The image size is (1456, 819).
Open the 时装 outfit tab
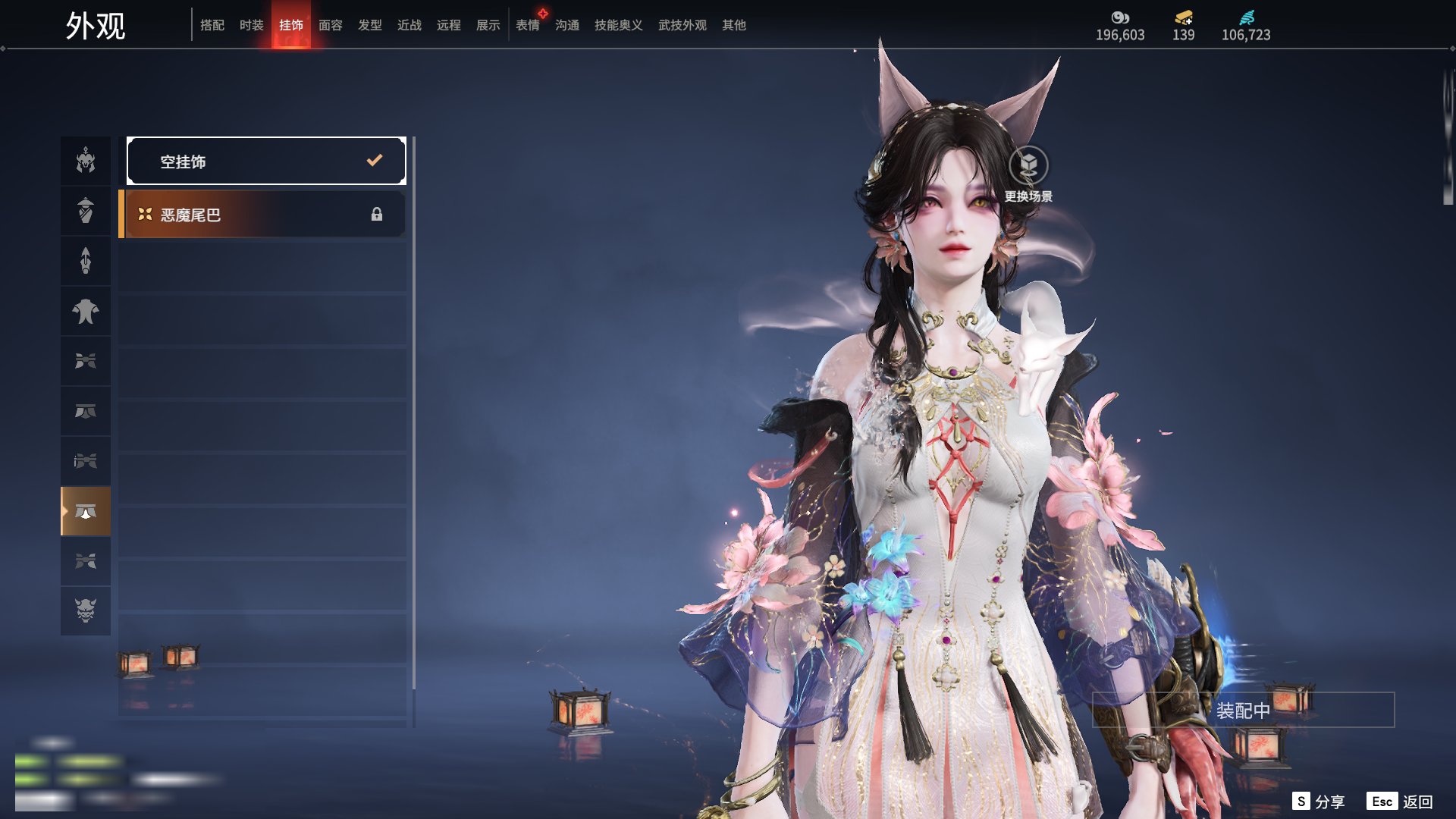pyautogui.click(x=252, y=25)
